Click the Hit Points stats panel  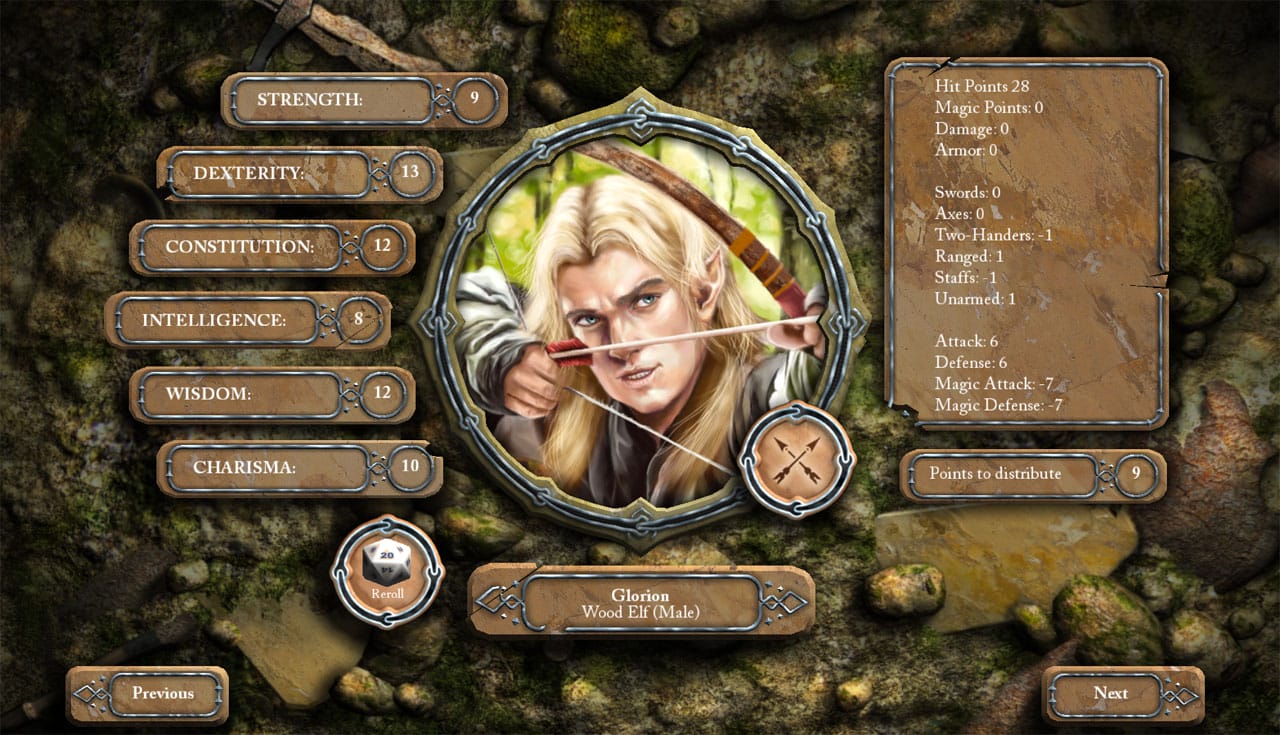(1028, 245)
